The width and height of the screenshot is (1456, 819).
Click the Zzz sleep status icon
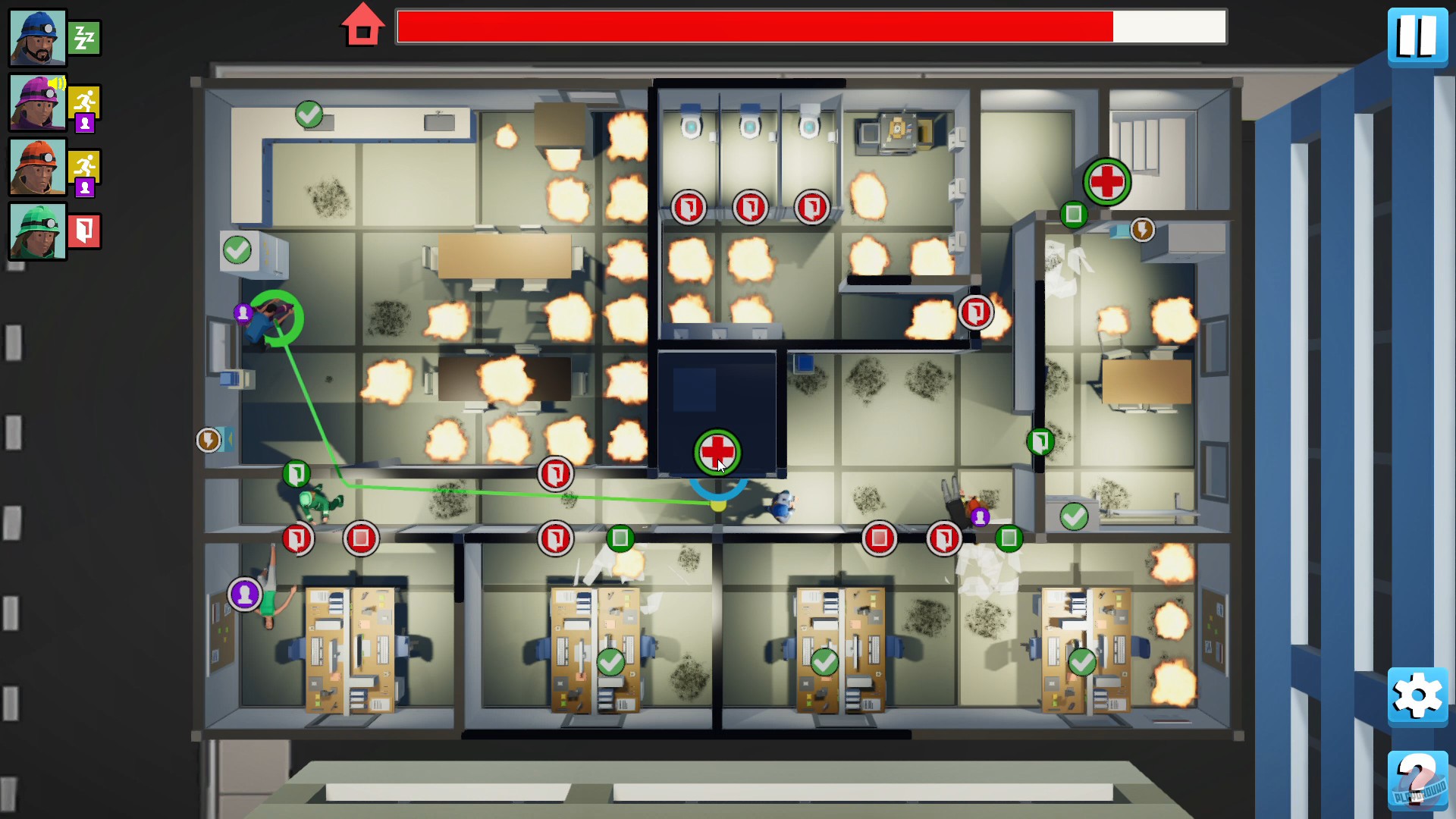click(x=84, y=37)
